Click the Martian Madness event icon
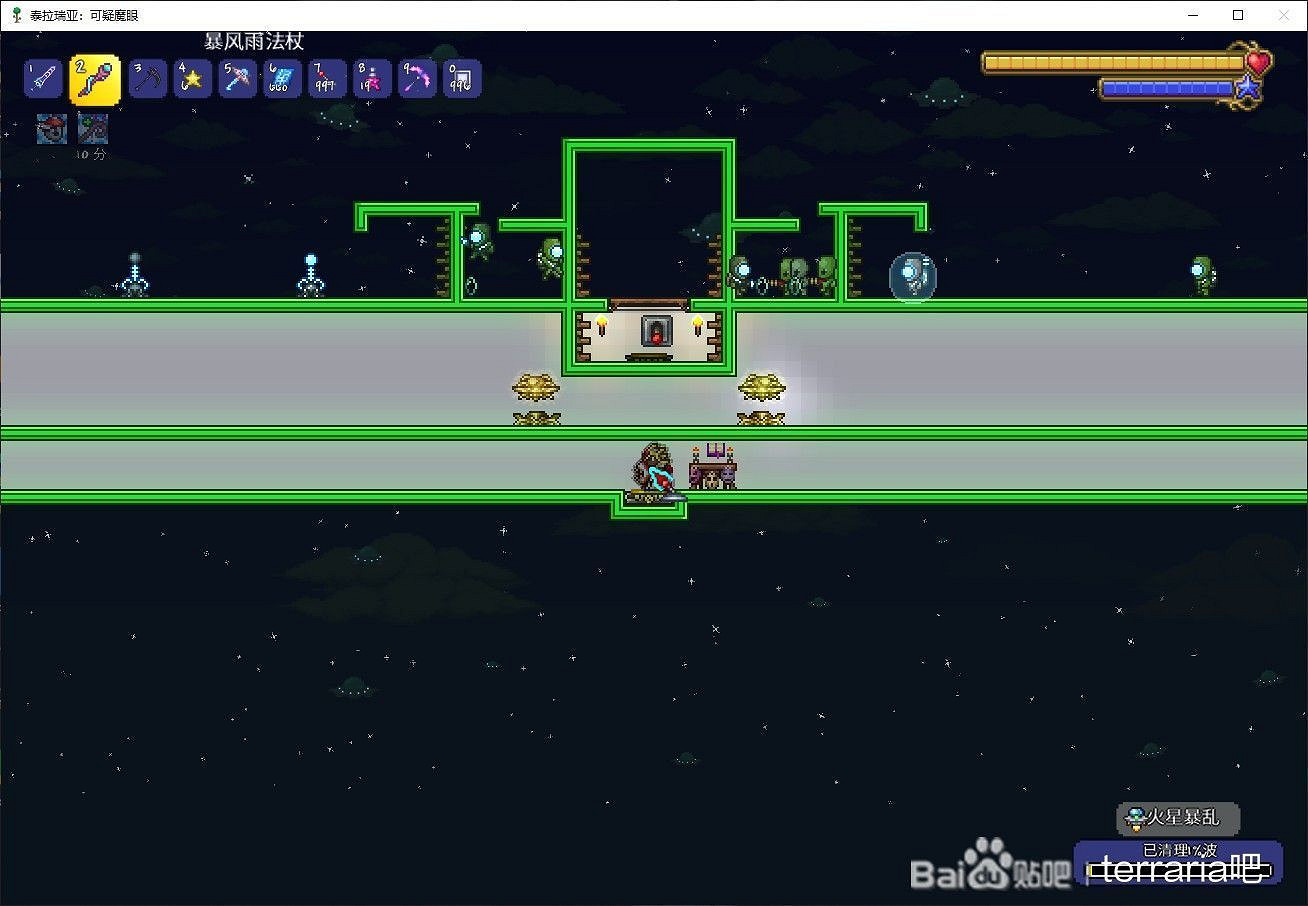Screen dimensions: 1308x906 [1137, 818]
